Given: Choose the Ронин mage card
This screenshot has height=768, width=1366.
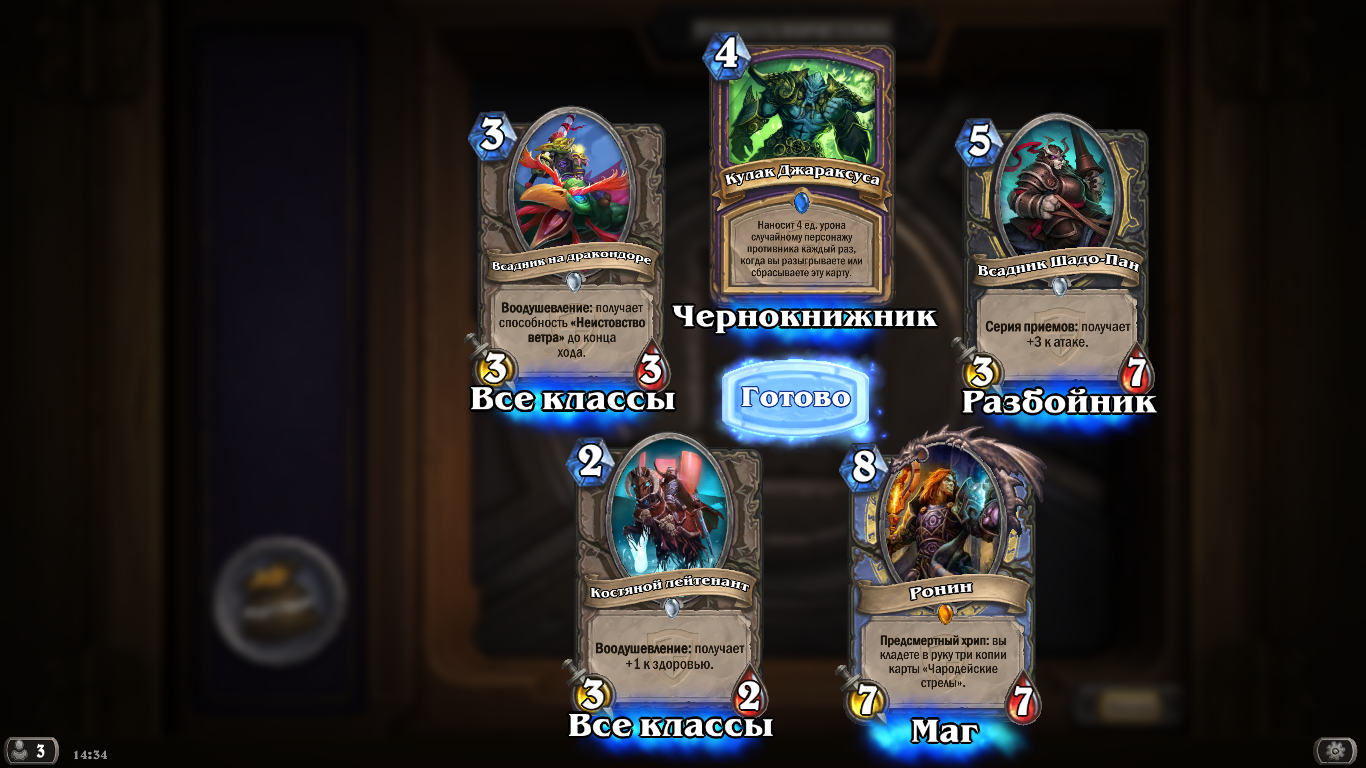Looking at the screenshot, I should pyautogui.click(x=942, y=580).
